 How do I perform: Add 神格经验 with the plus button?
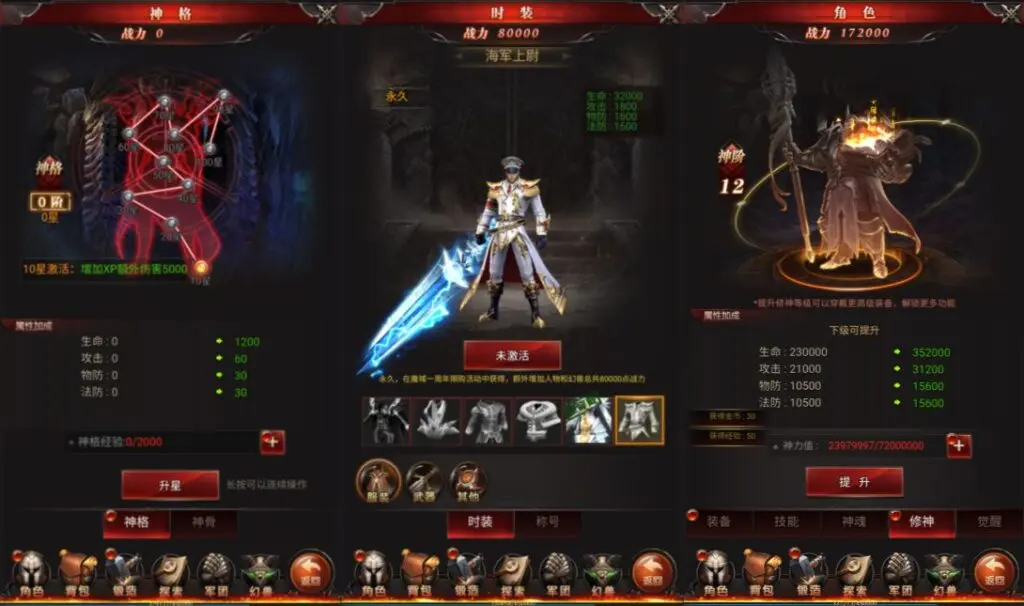[x=272, y=442]
